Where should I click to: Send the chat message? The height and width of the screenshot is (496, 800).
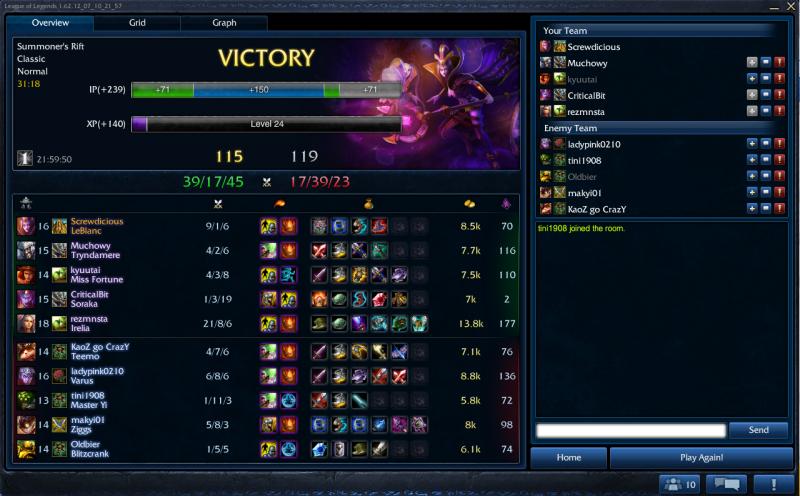758,430
